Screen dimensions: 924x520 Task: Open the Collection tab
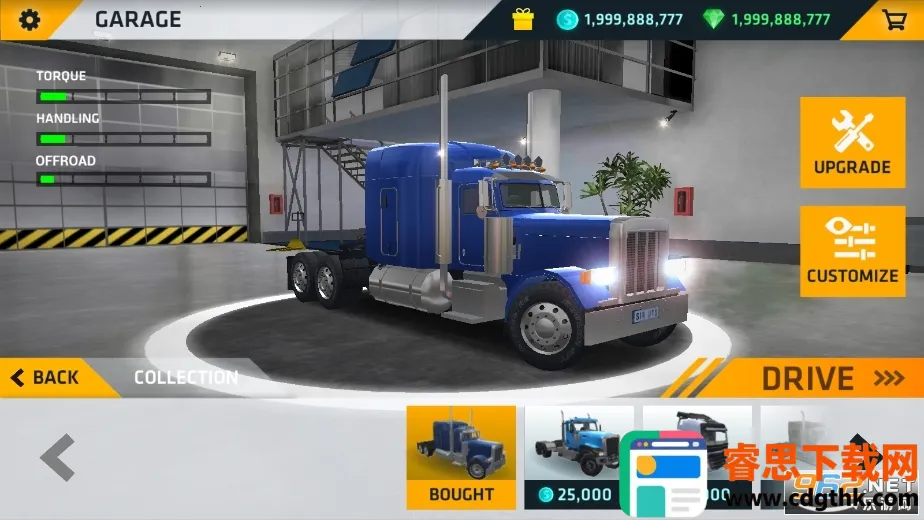pyautogui.click(x=186, y=378)
